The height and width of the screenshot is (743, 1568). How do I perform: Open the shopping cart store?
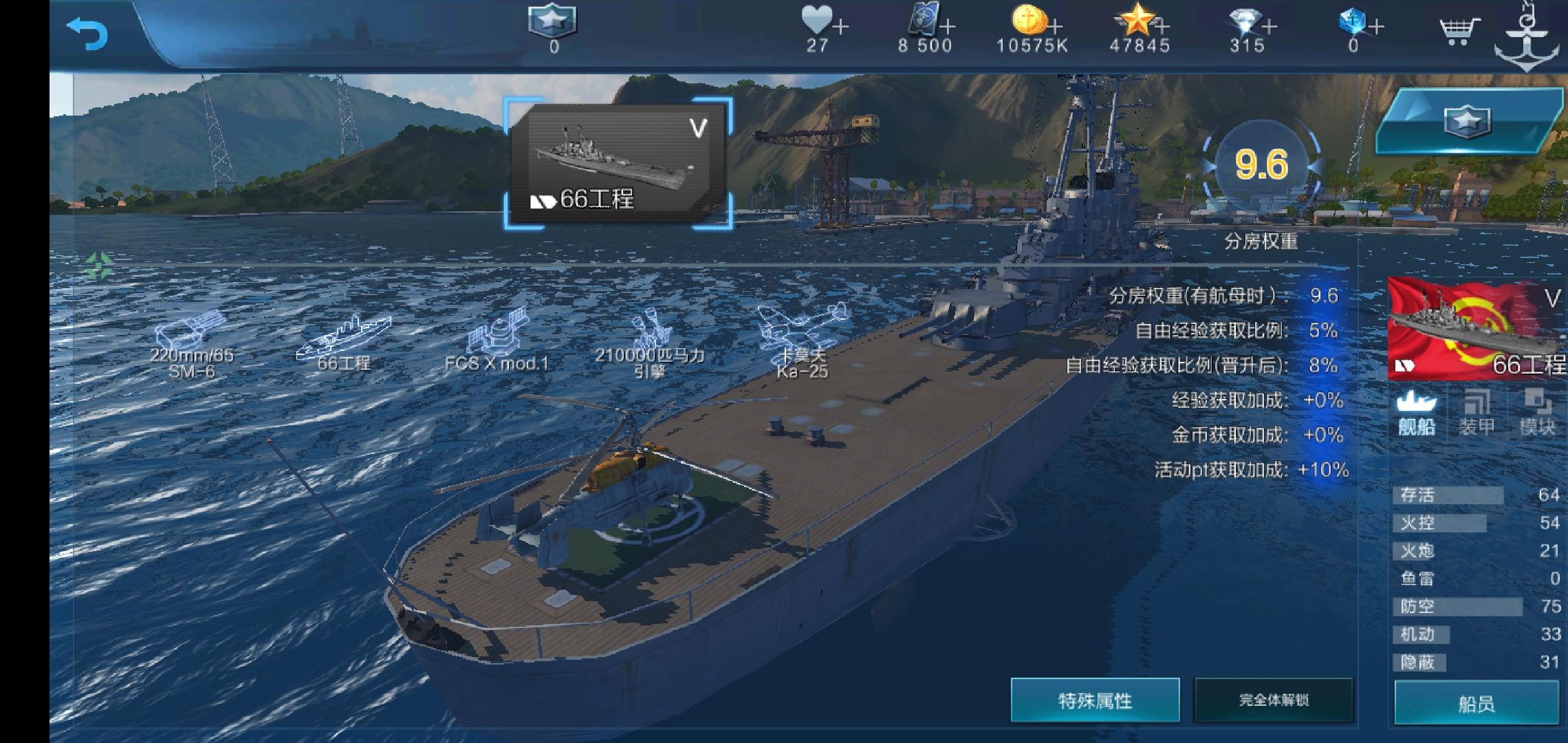tap(1462, 30)
